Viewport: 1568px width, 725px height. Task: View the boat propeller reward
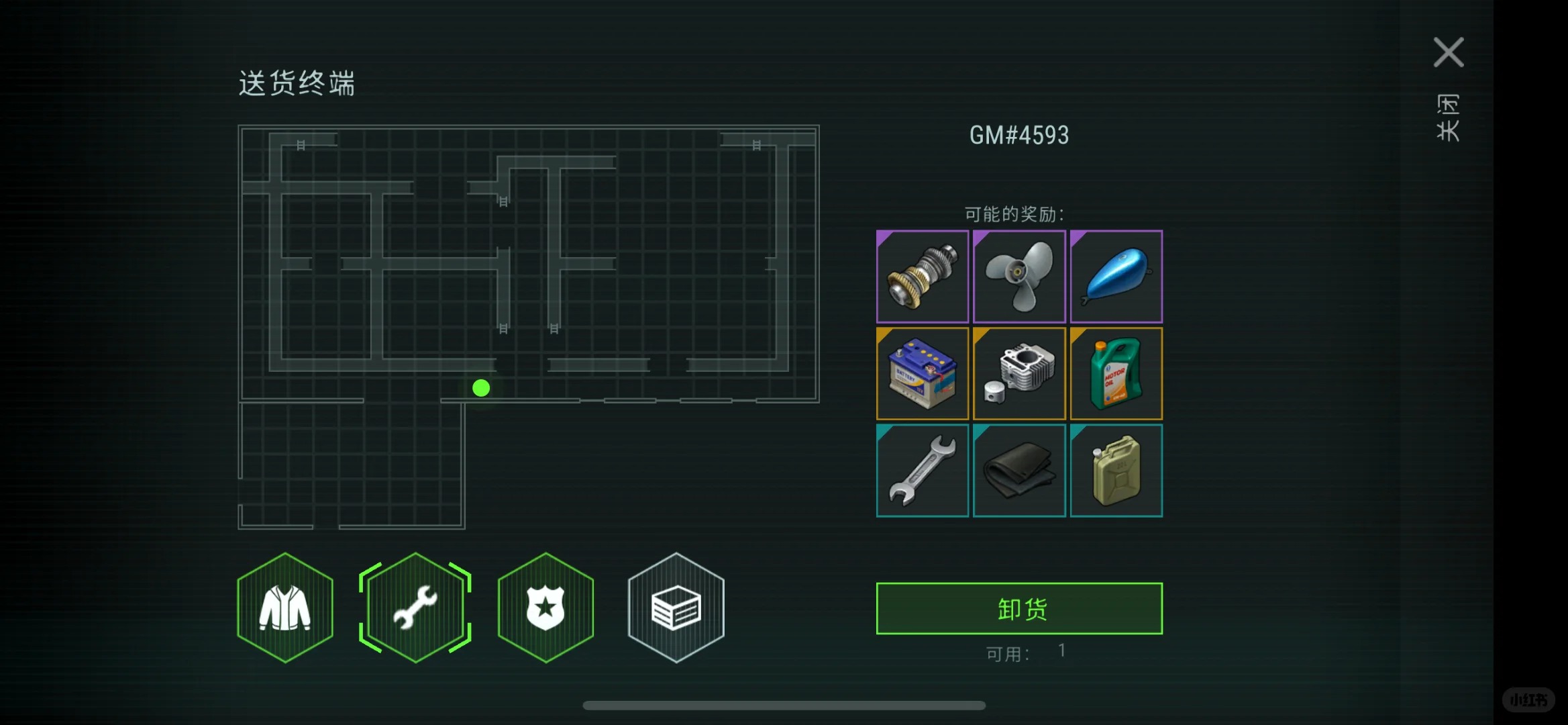tap(1018, 277)
